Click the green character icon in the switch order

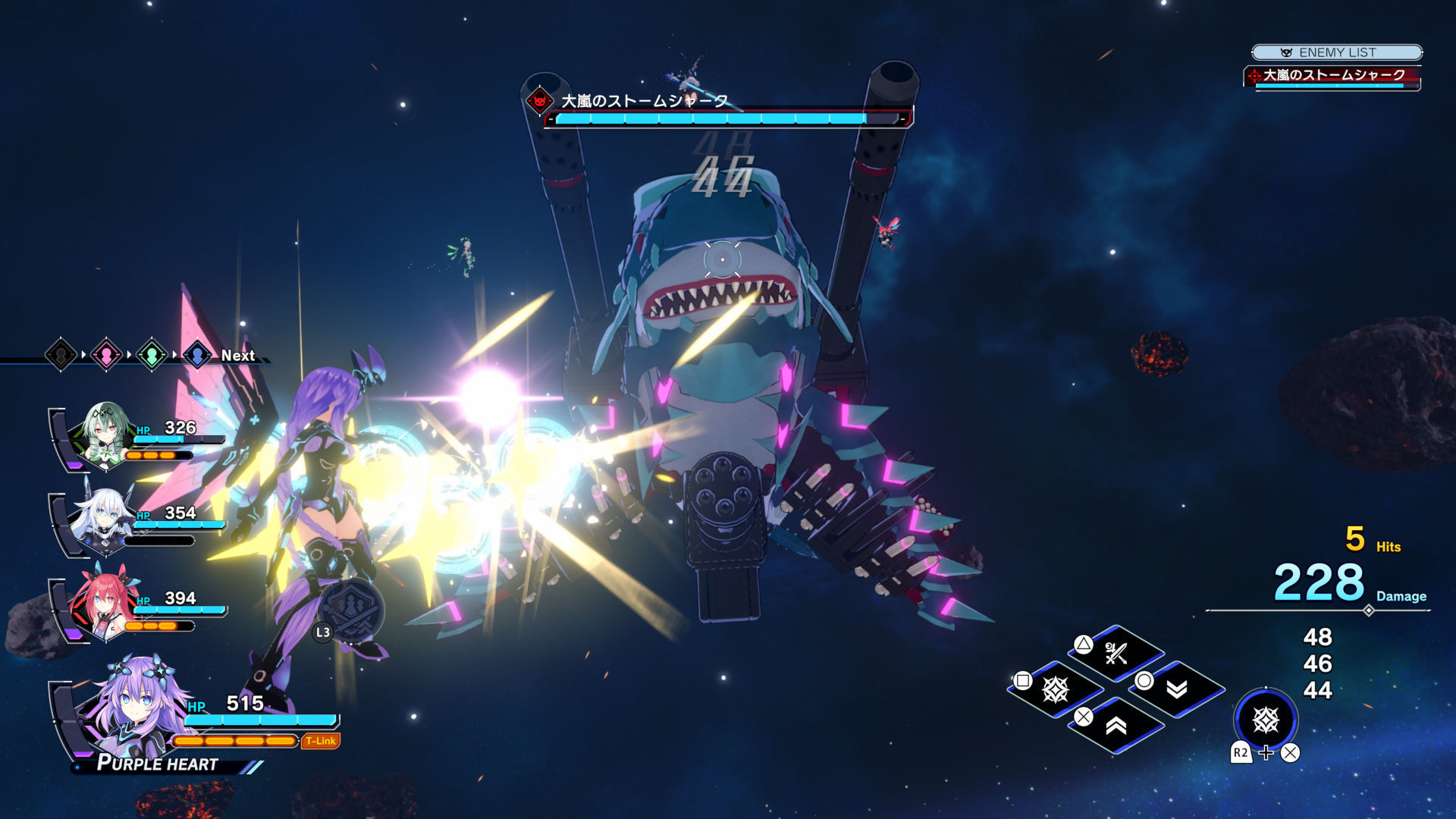coord(152,354)
